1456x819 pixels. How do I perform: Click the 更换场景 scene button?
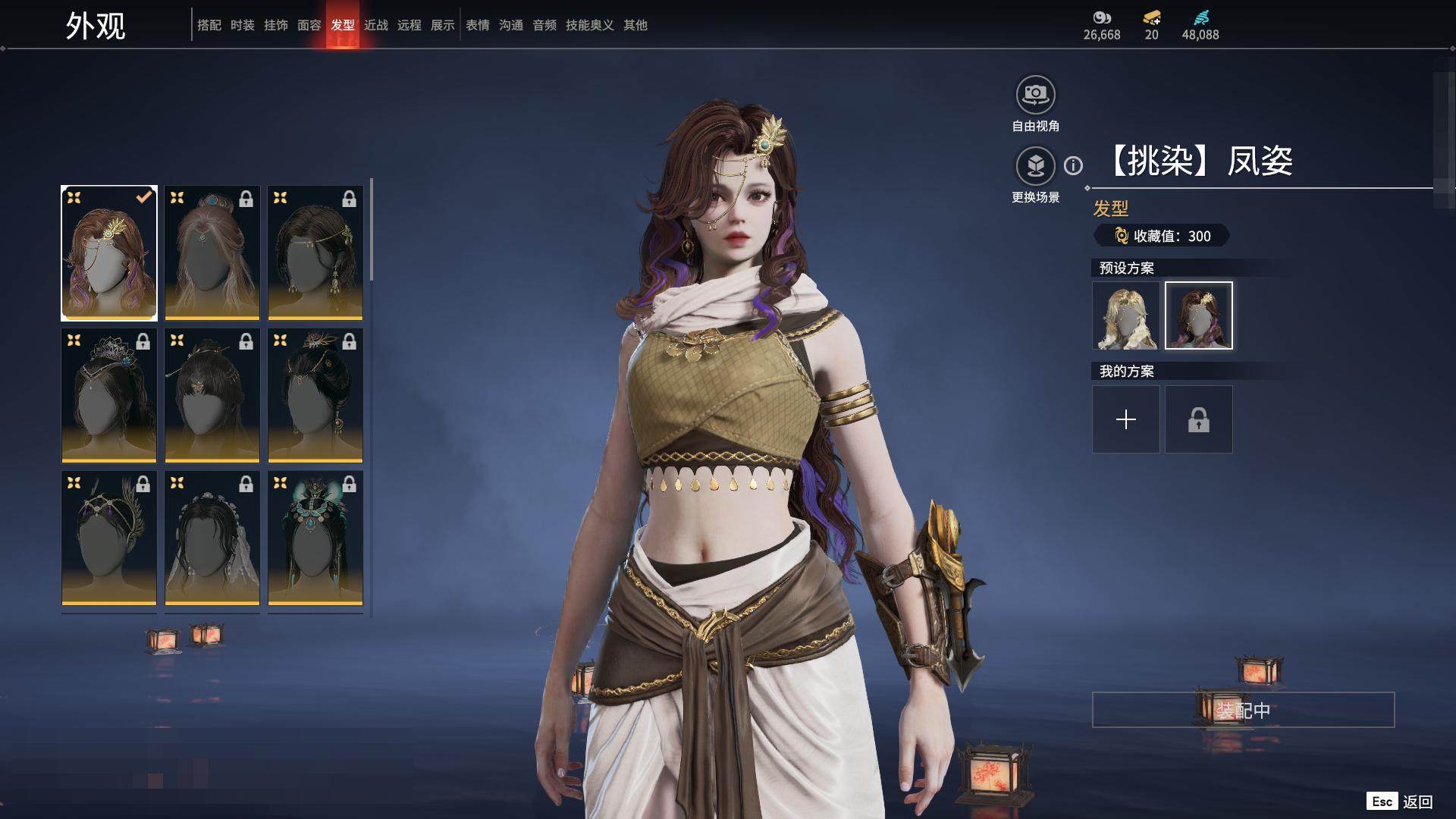1035,166
